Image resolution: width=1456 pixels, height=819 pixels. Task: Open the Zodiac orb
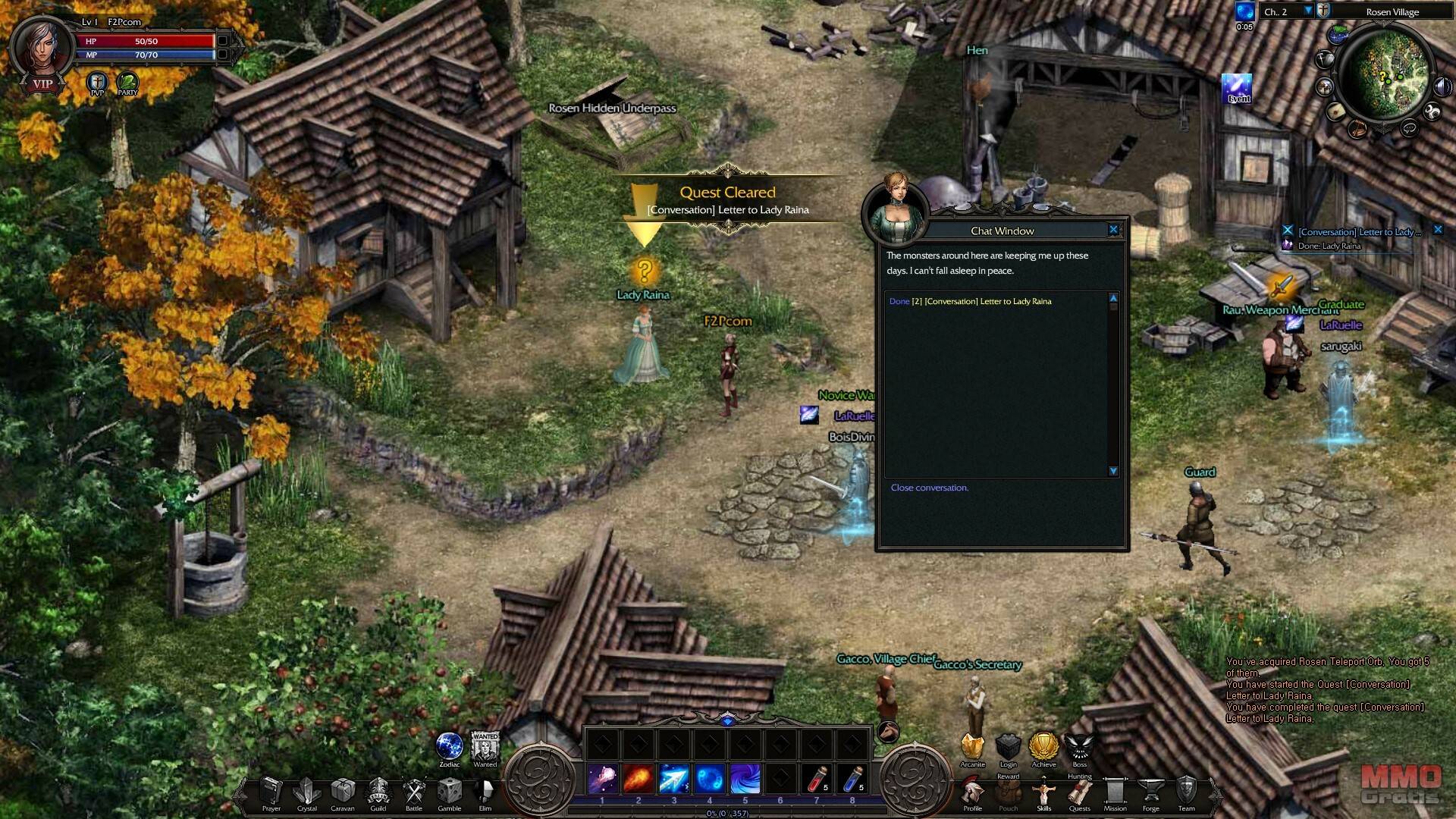450,746
